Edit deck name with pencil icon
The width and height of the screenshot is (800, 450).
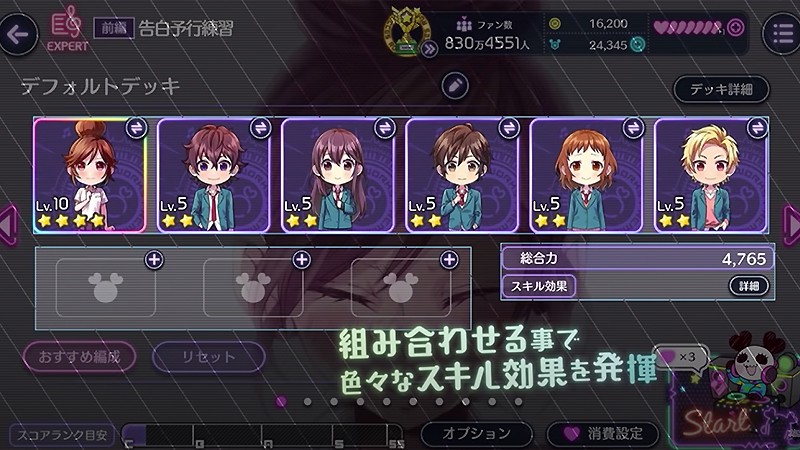[455, 86]
